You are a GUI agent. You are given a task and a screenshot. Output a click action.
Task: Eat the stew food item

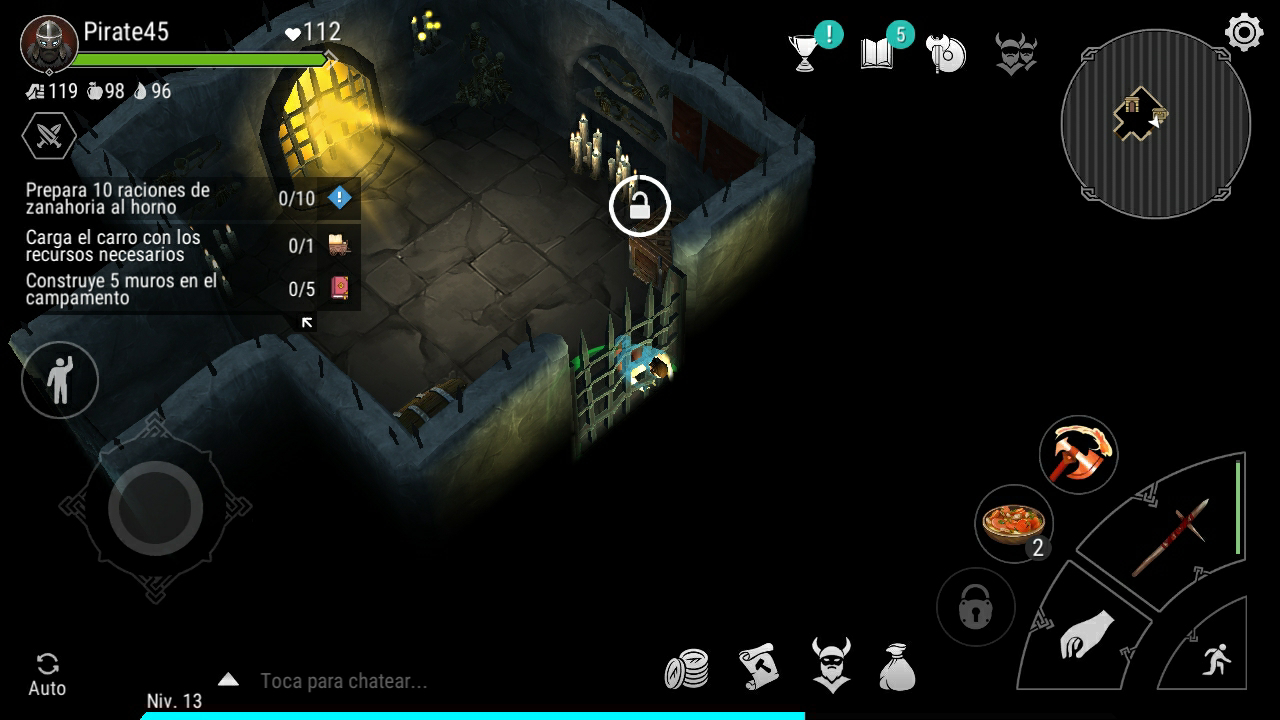pos(1014,523)
